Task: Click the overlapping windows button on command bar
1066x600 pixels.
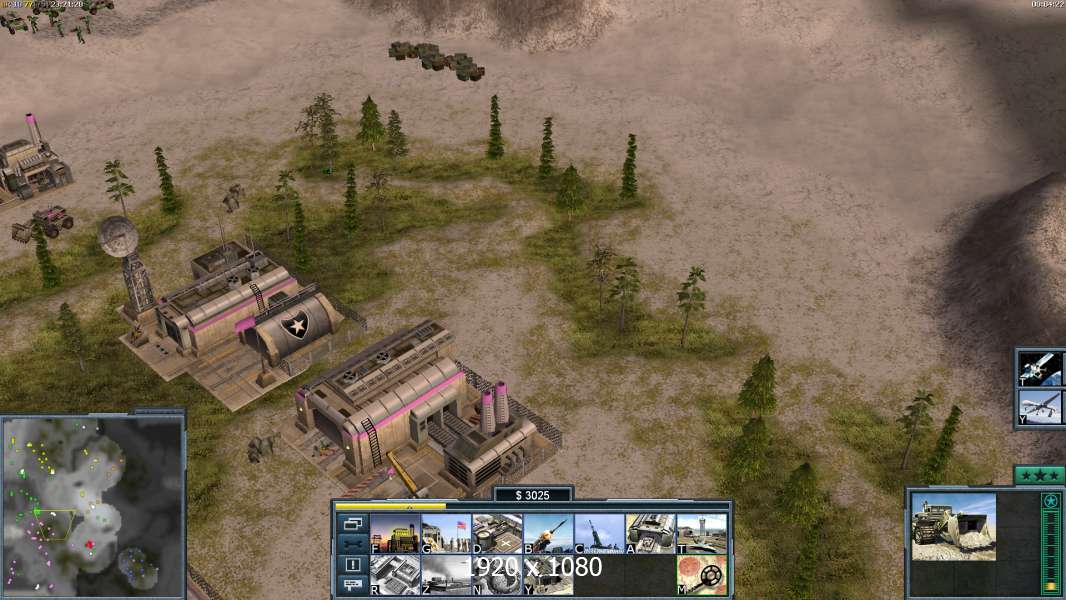Action: coord(353,523)
